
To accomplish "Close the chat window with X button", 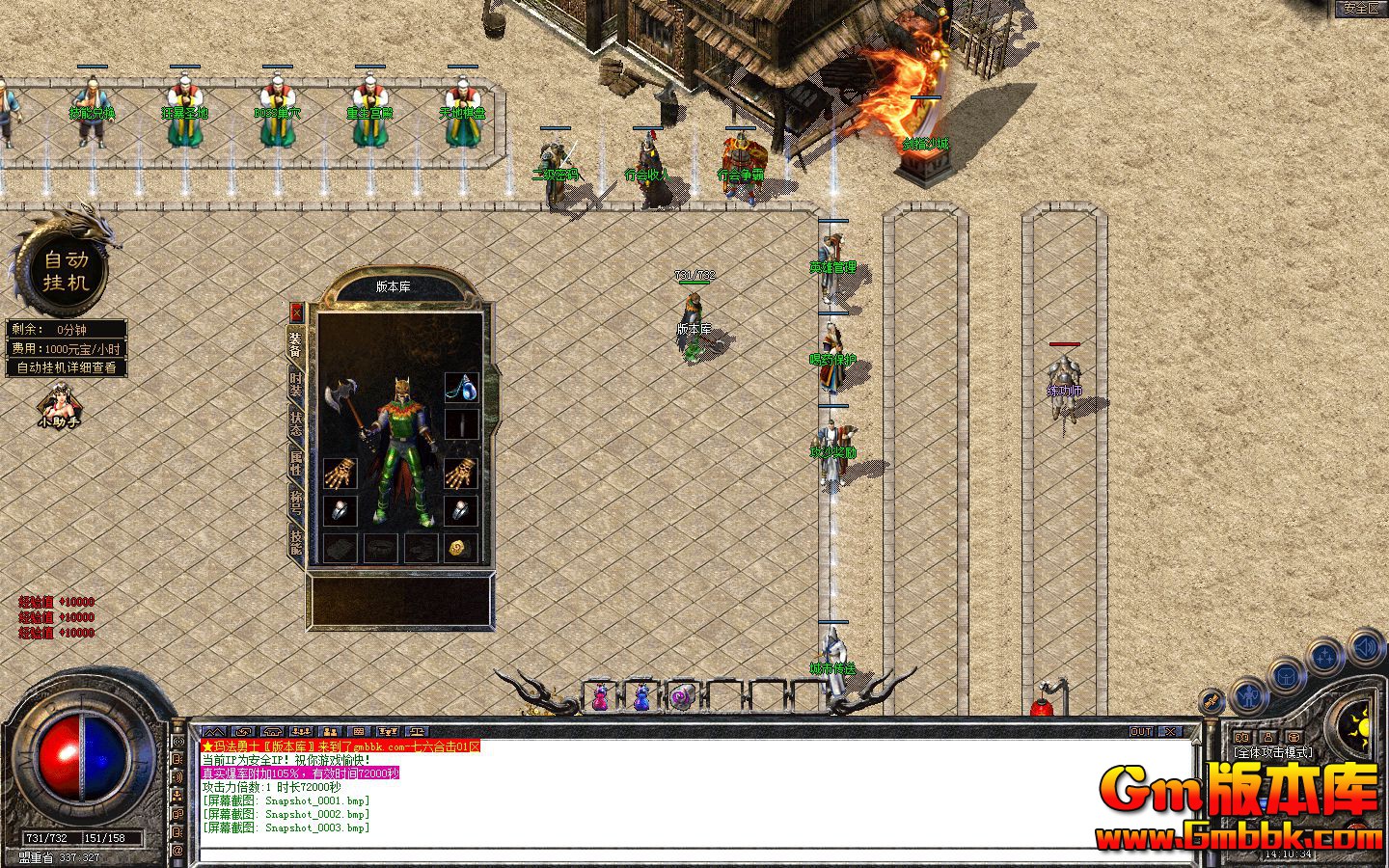I will tap(1168, 732).
